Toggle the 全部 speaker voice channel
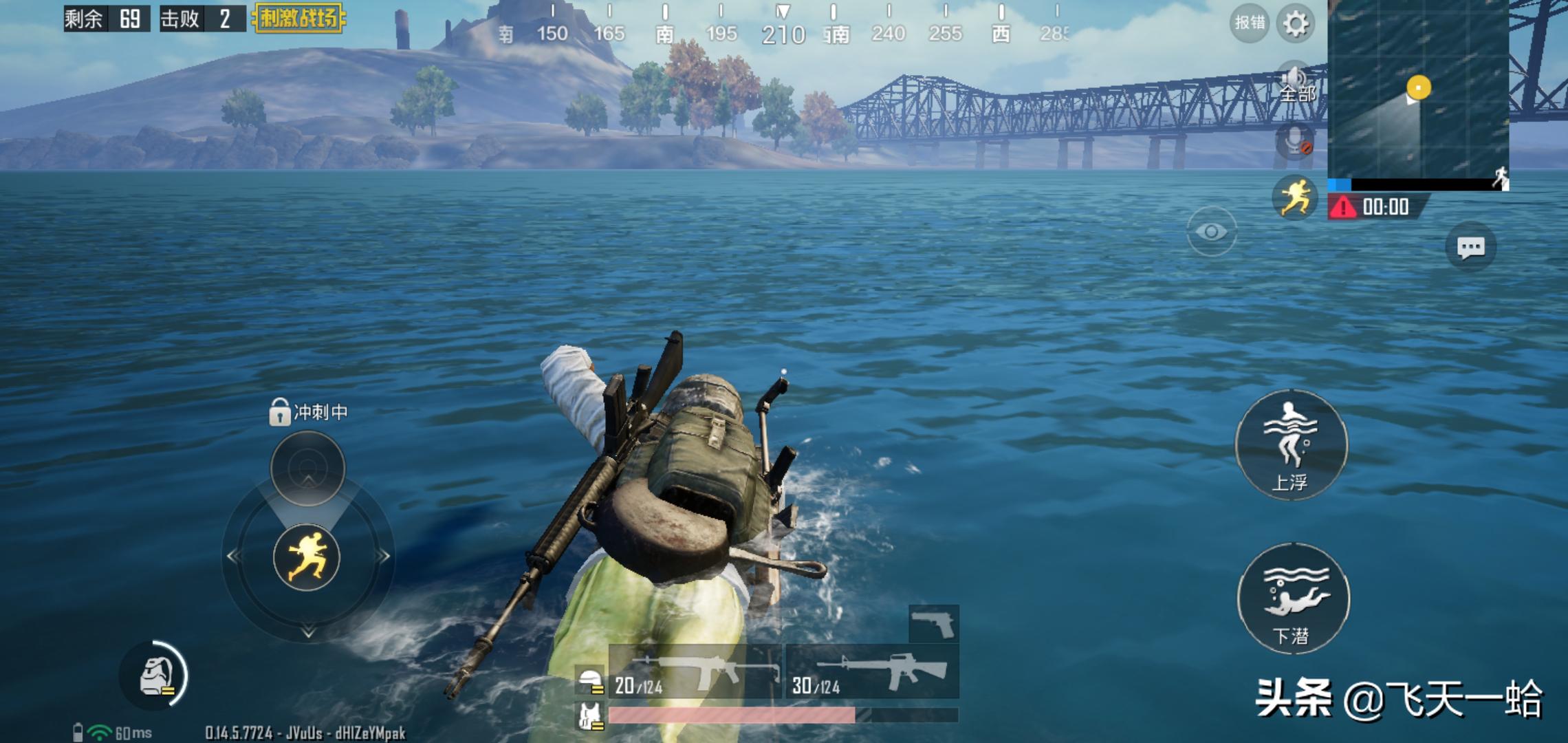This screenshot has width=1568, height=743. coord(1296,84)
